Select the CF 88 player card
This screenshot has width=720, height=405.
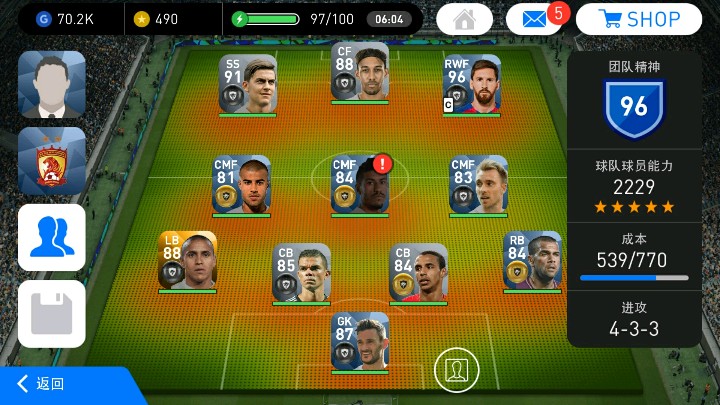pyautogui.click(x=360, y=72)
